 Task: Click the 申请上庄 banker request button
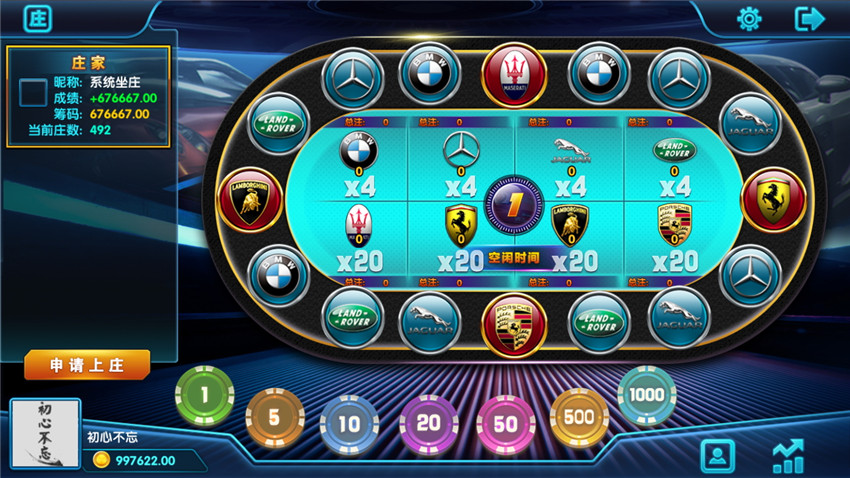pyautogui.click(x=87, y=364)
